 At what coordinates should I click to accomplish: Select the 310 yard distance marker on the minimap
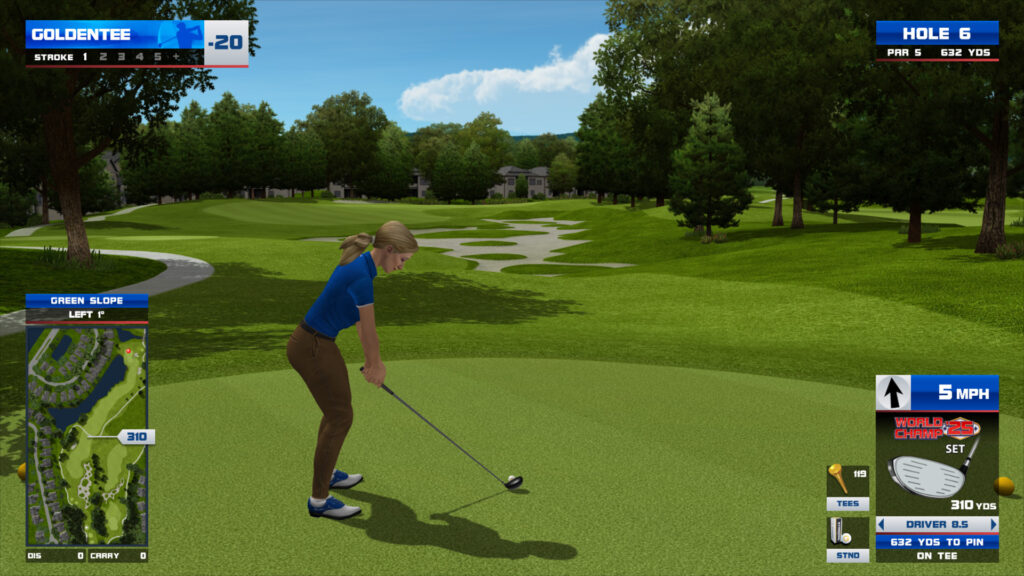(x=136, y=437)
